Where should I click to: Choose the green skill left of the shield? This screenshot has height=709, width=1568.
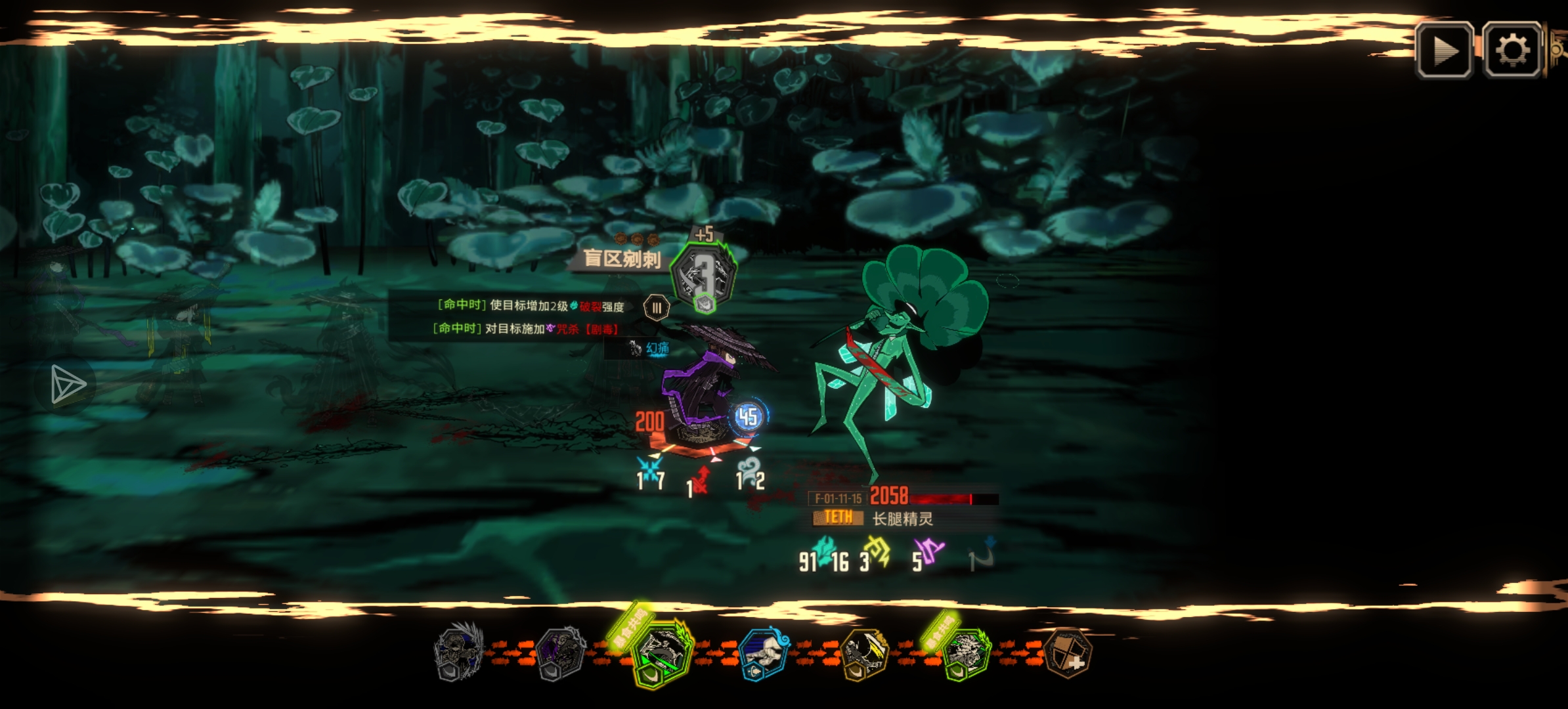pyautogui.click(x=965, y=653)
